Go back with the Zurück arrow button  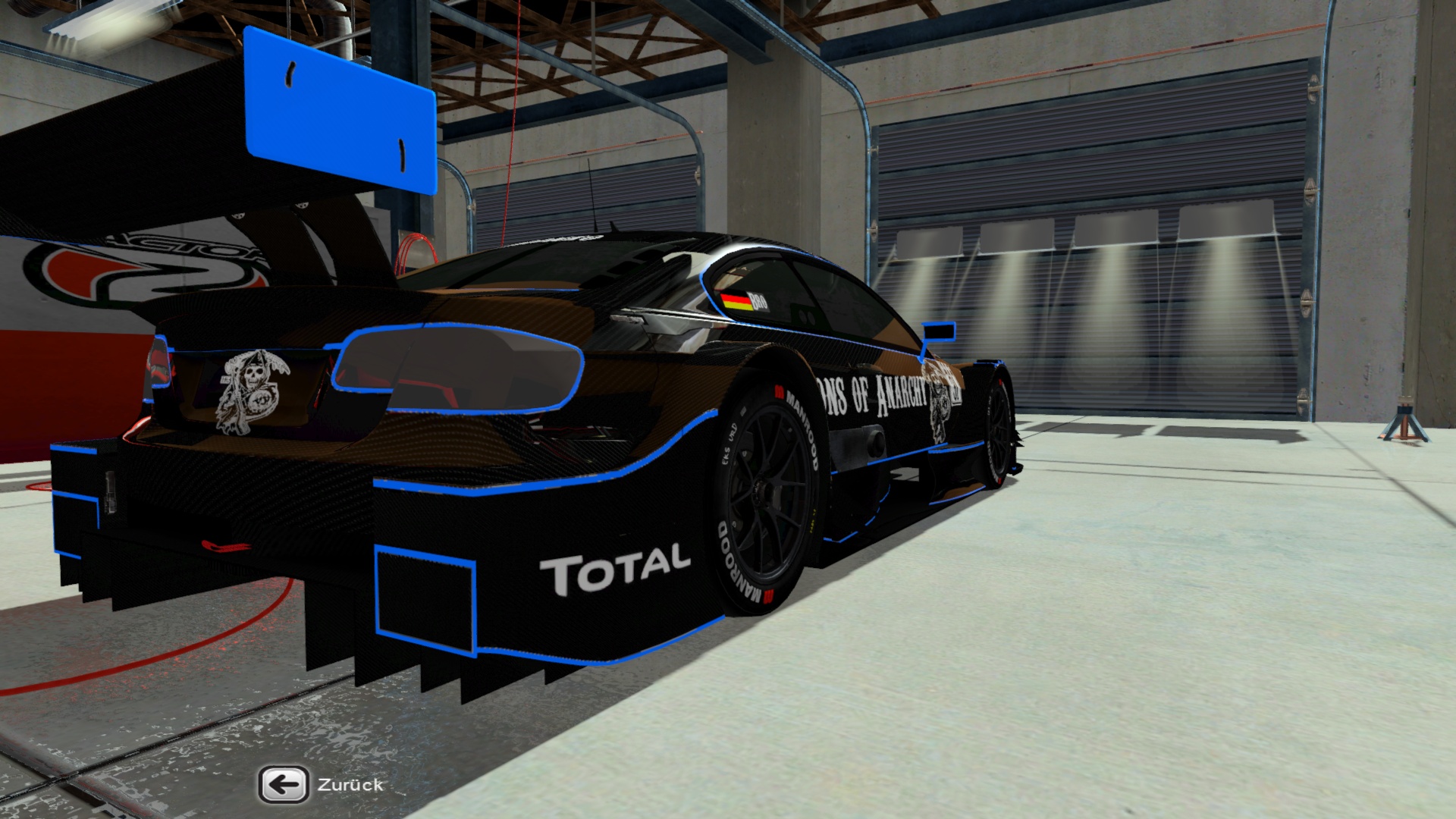pos(284,785)
